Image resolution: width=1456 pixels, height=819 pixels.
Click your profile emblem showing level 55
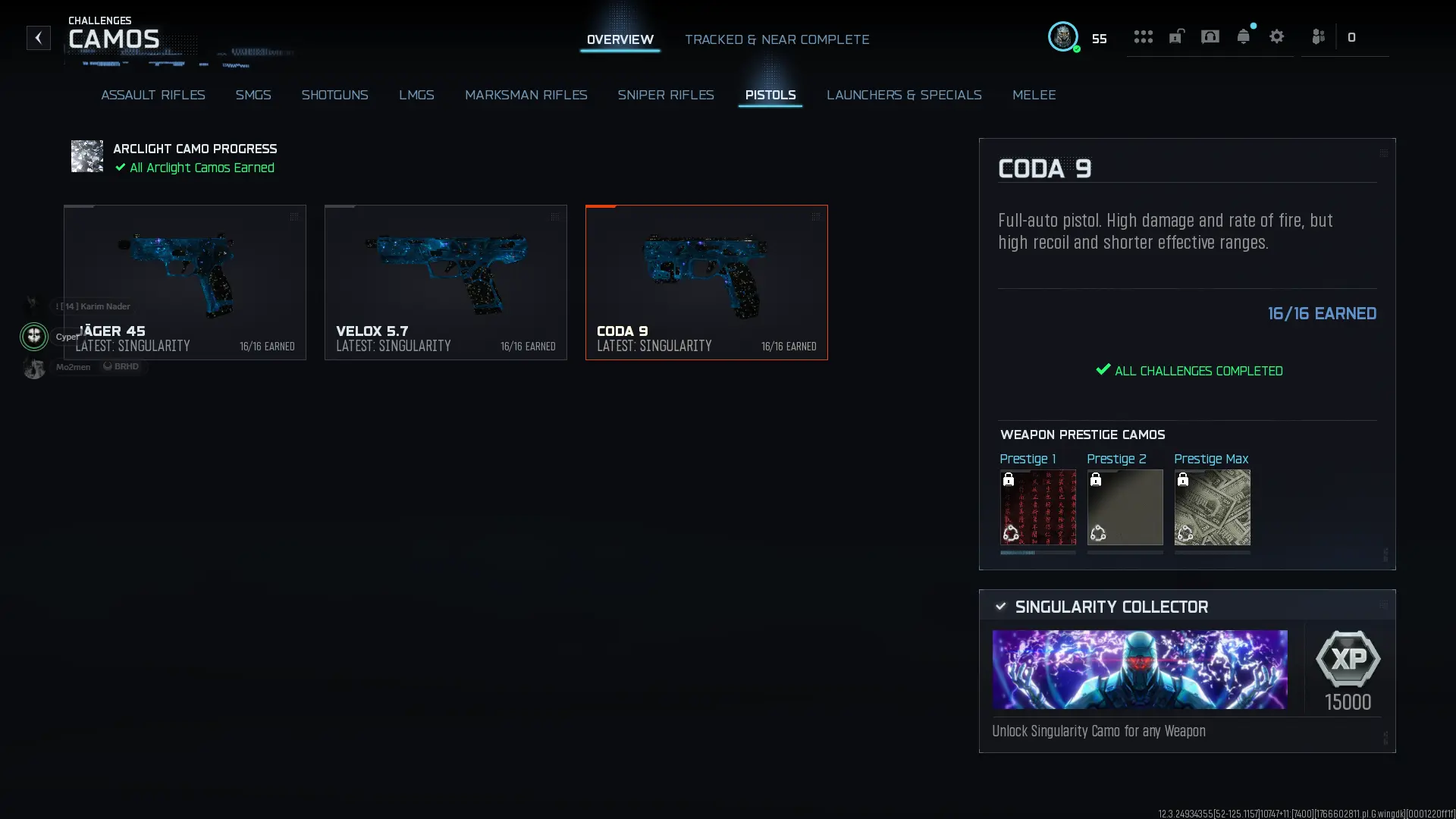point(1063,36)
